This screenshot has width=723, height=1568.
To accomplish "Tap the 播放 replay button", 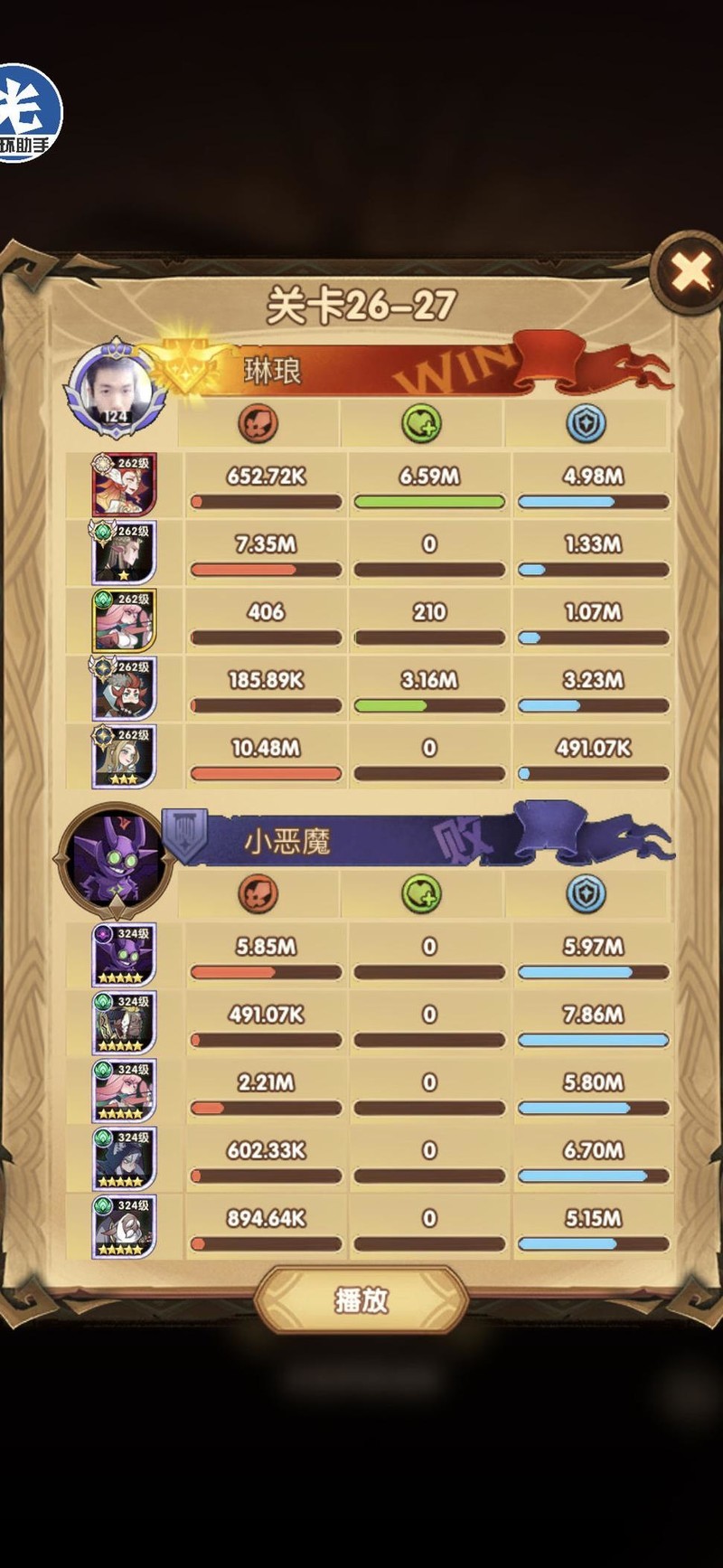I will pyautogui.click(x=361, y=1300).
